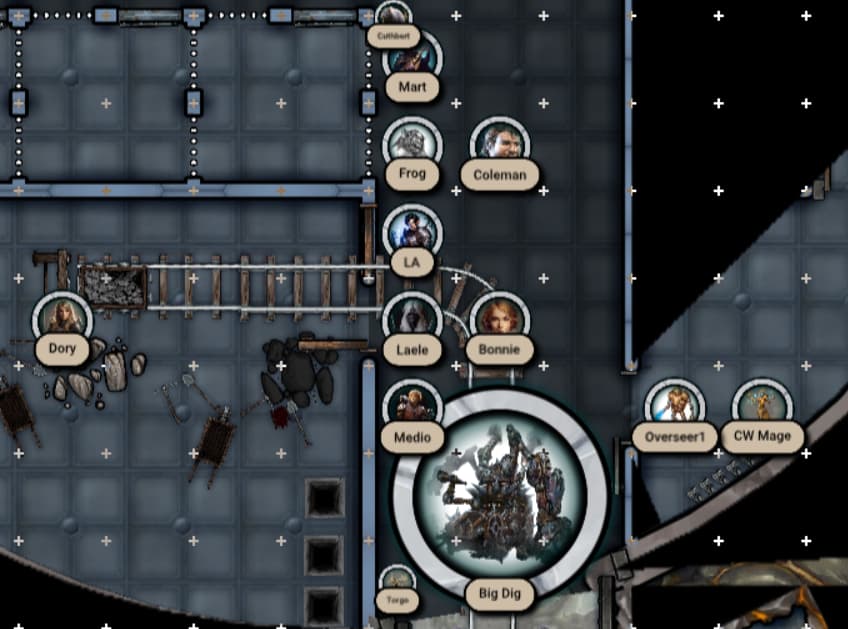Click the Mart character token
848x629 pixels.
click(413, 57)
